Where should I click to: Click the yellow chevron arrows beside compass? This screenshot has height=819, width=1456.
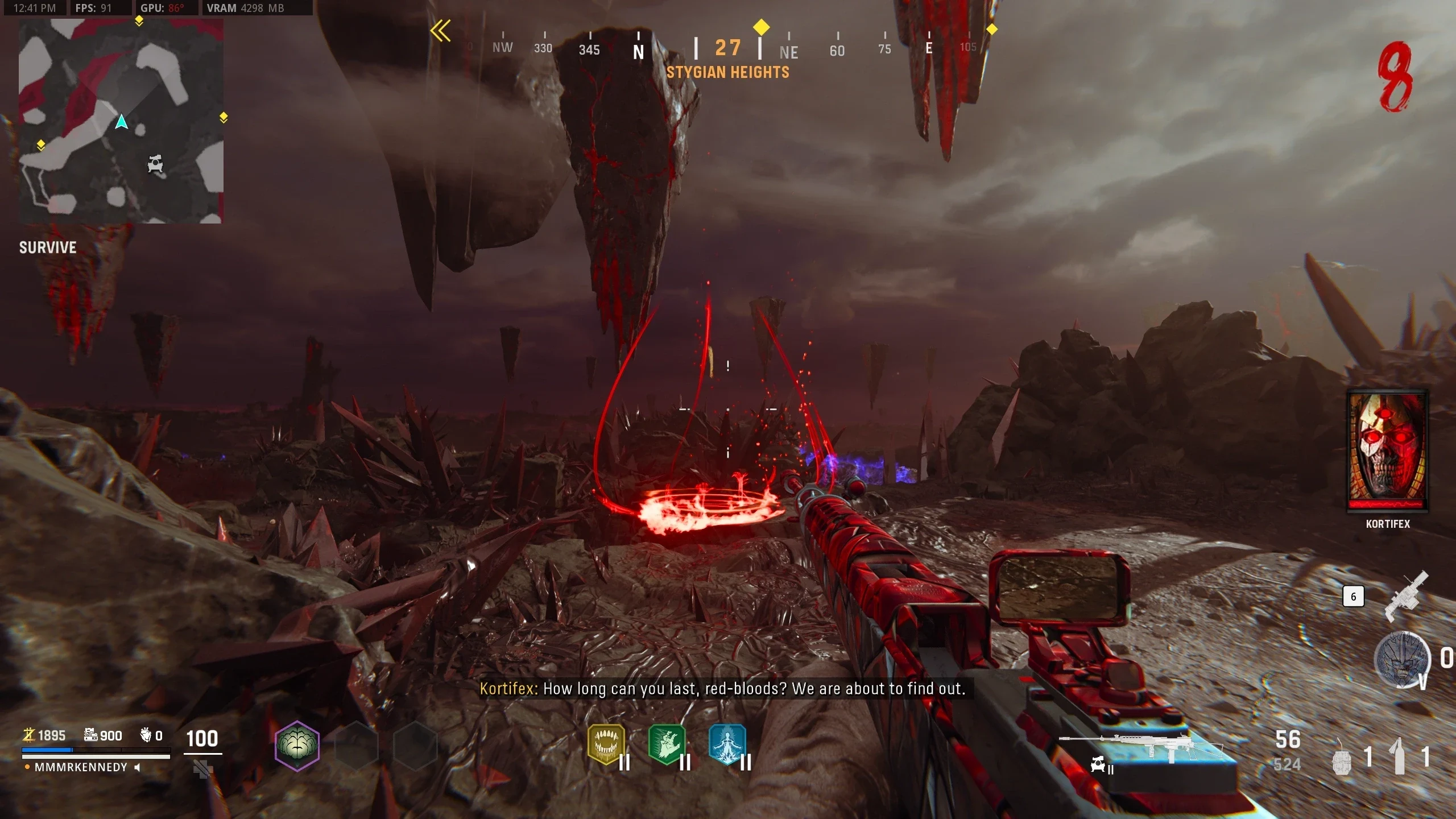pos(440,31)
